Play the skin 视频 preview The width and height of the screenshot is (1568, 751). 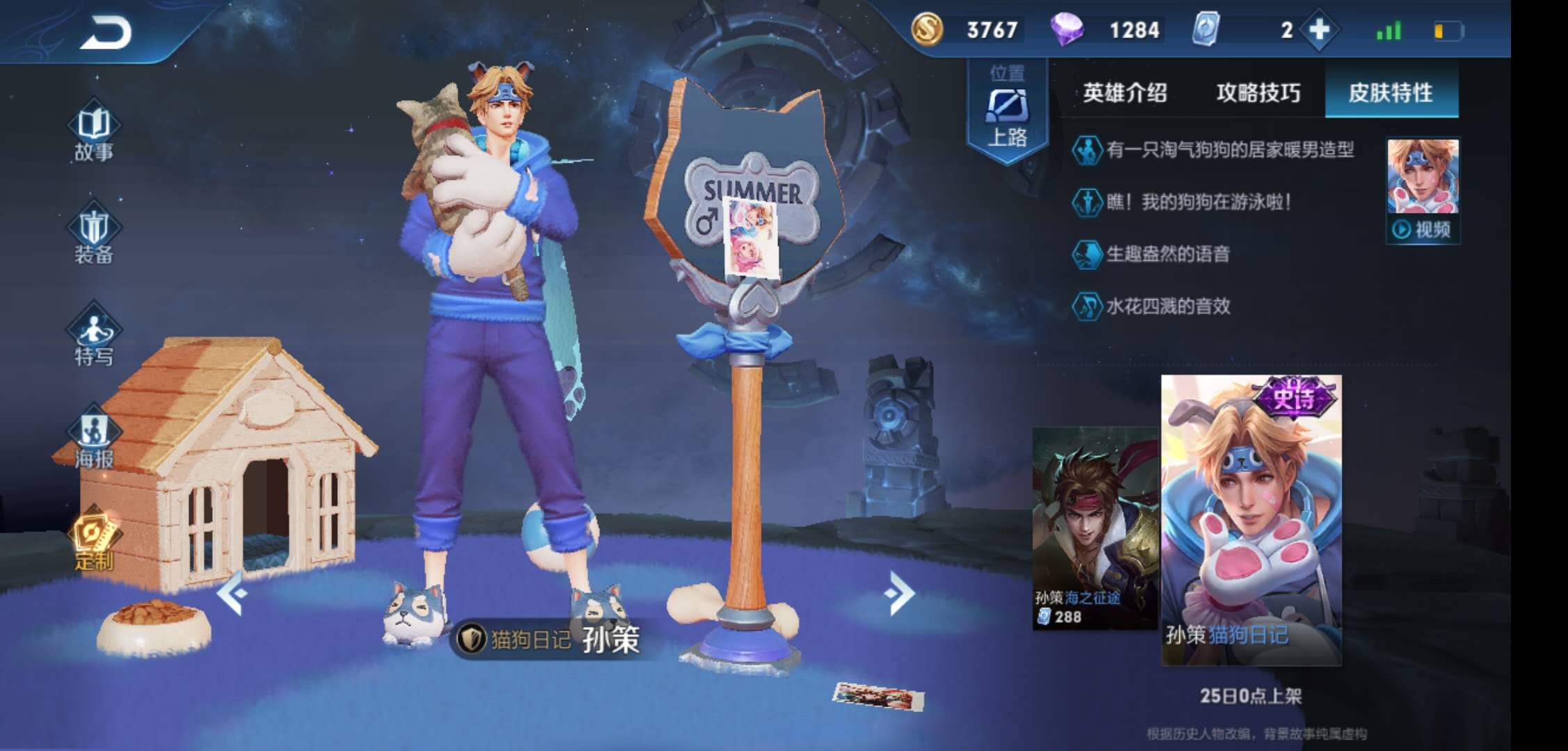coord(1423,229)
